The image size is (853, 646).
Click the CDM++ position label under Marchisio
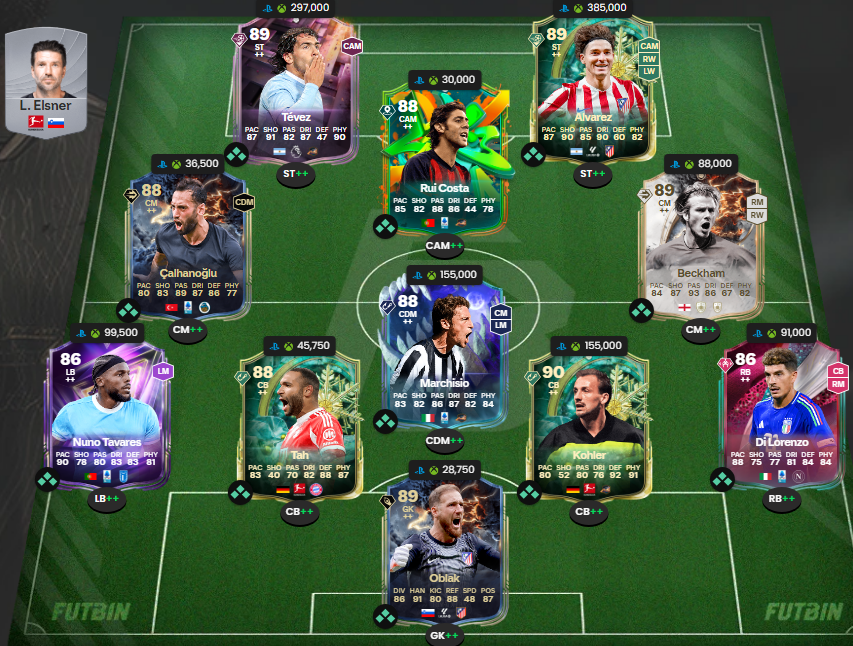446,440
